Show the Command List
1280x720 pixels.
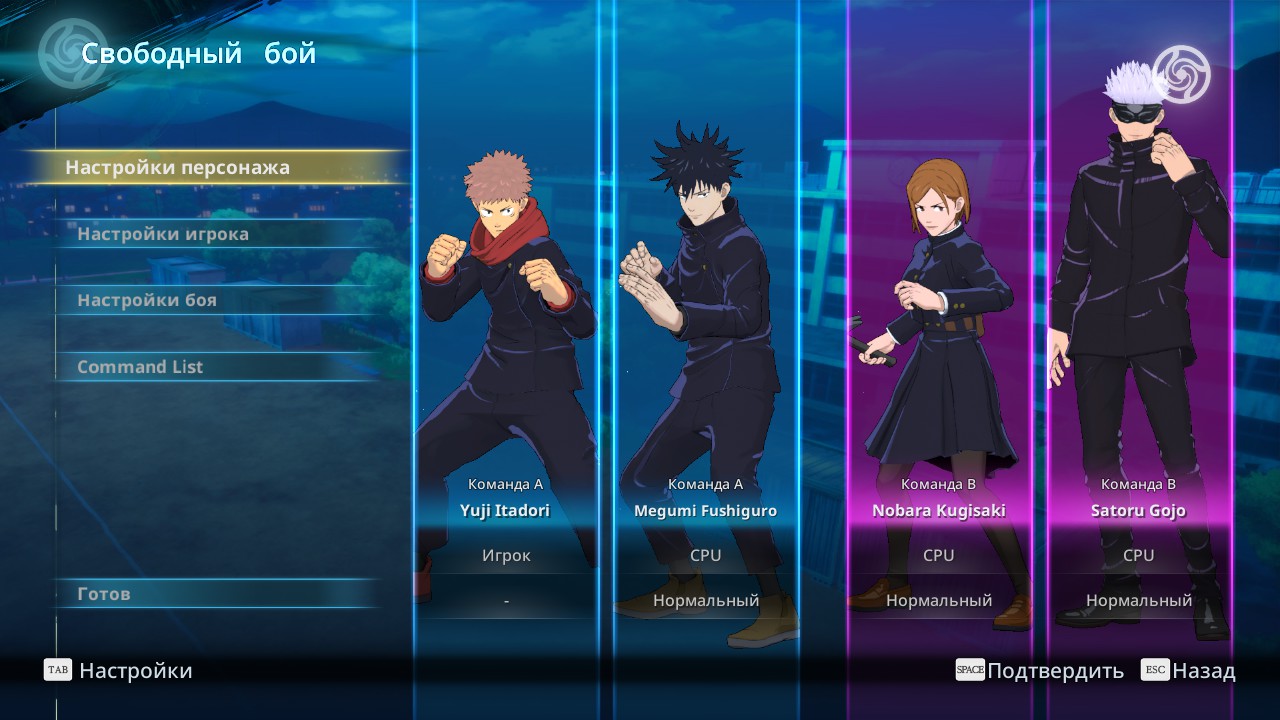[140, 367]
